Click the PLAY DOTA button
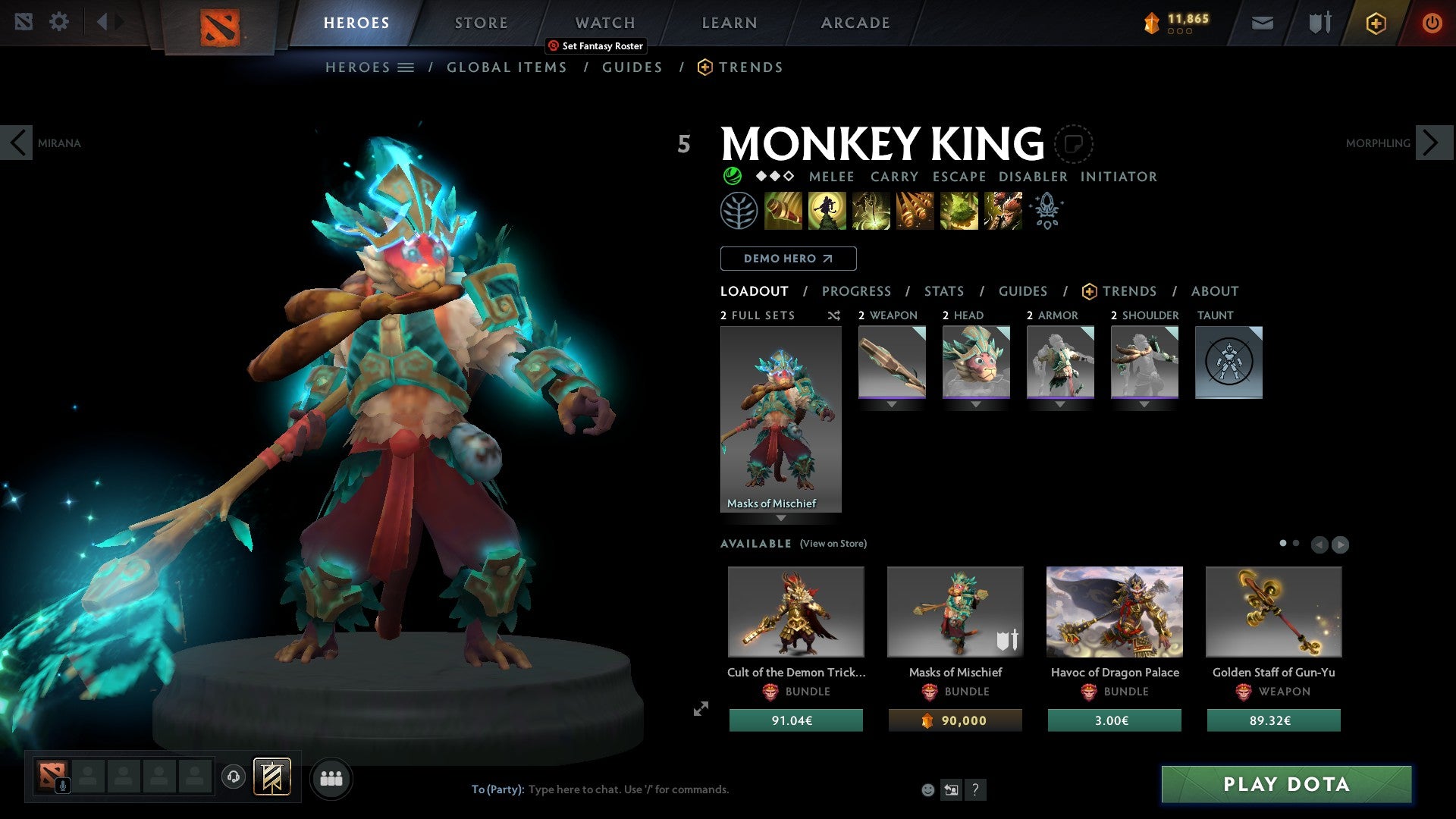 [x=1286, y=785]
